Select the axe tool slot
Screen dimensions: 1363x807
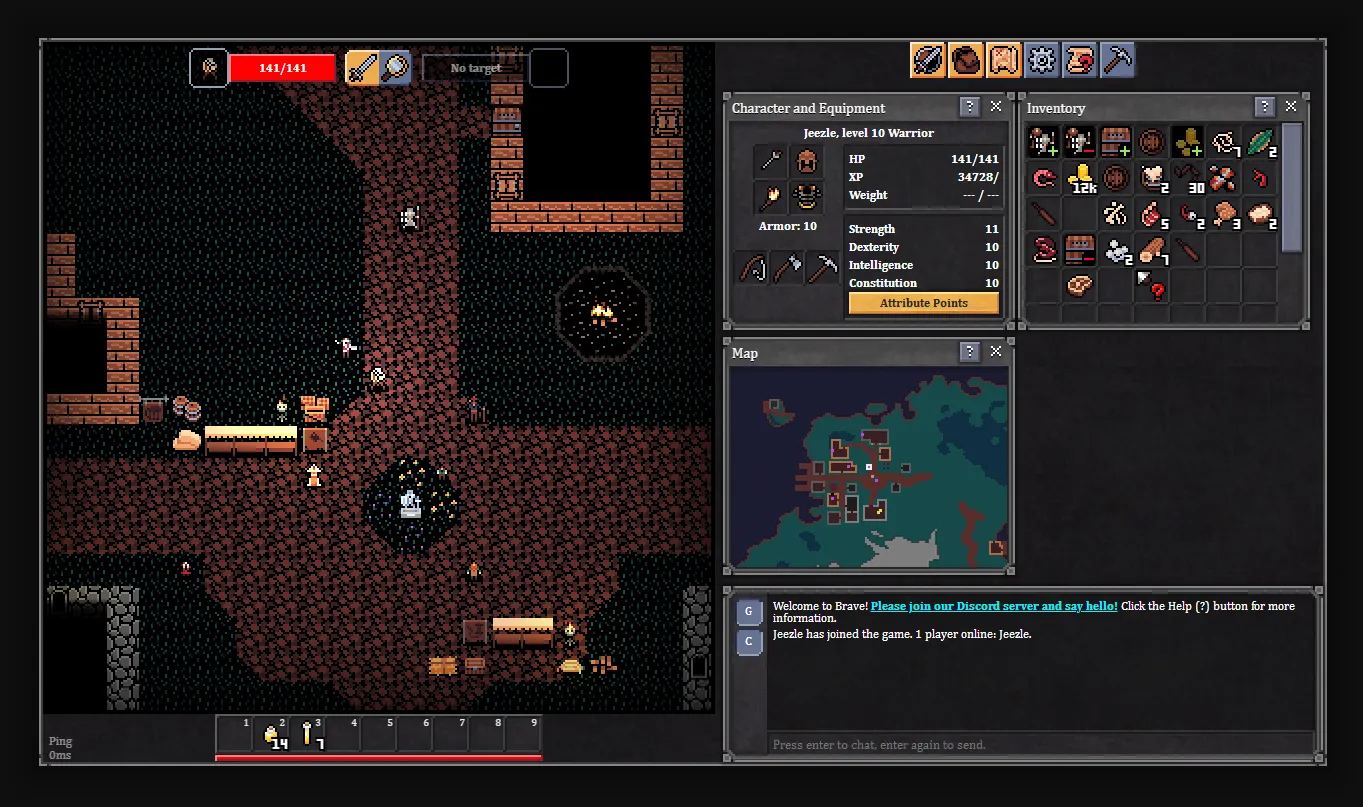coord(787,268)
